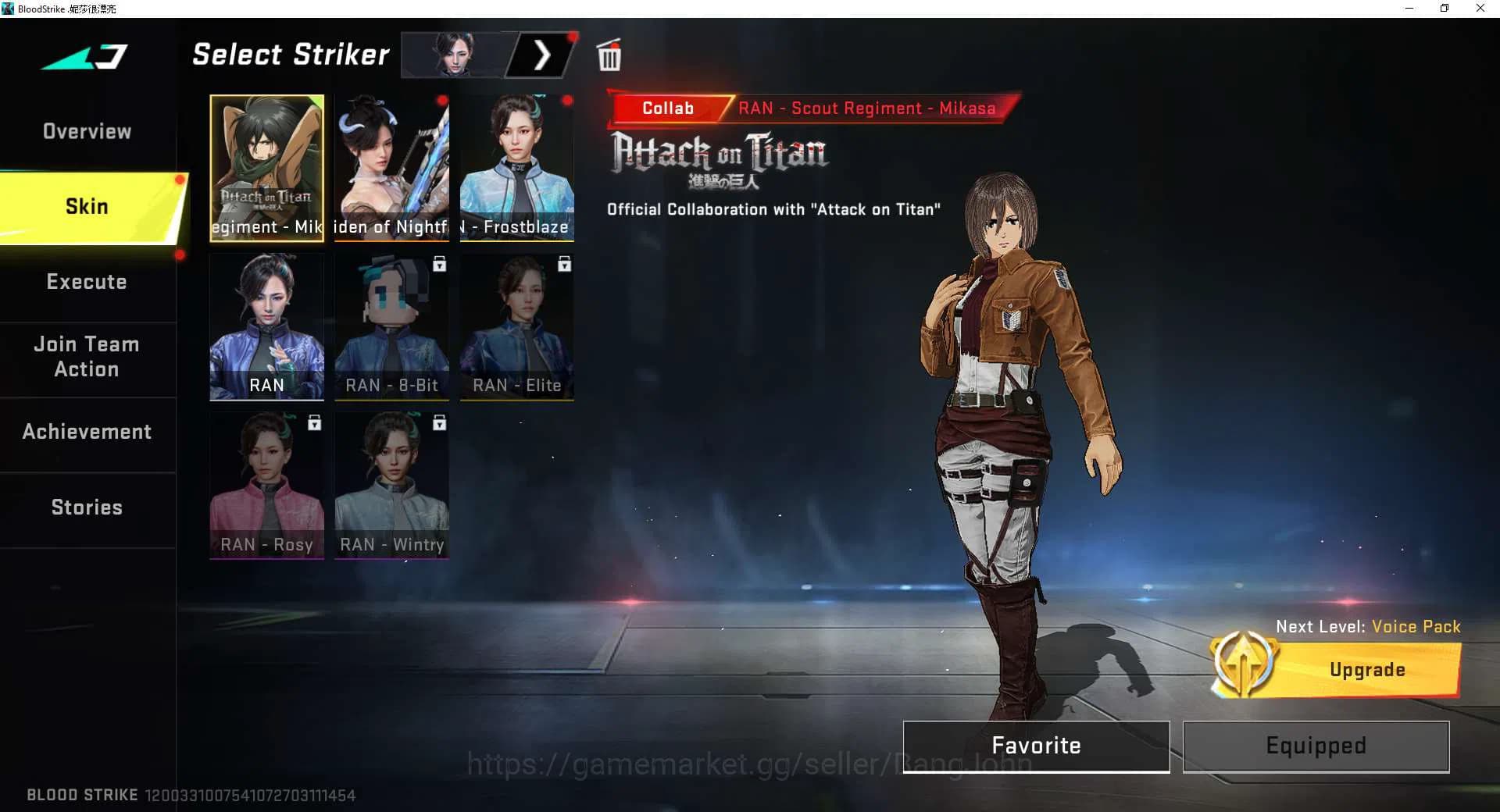
Task: Open the Execute tab
Action: pyautogui.click(x=87, y=282)
